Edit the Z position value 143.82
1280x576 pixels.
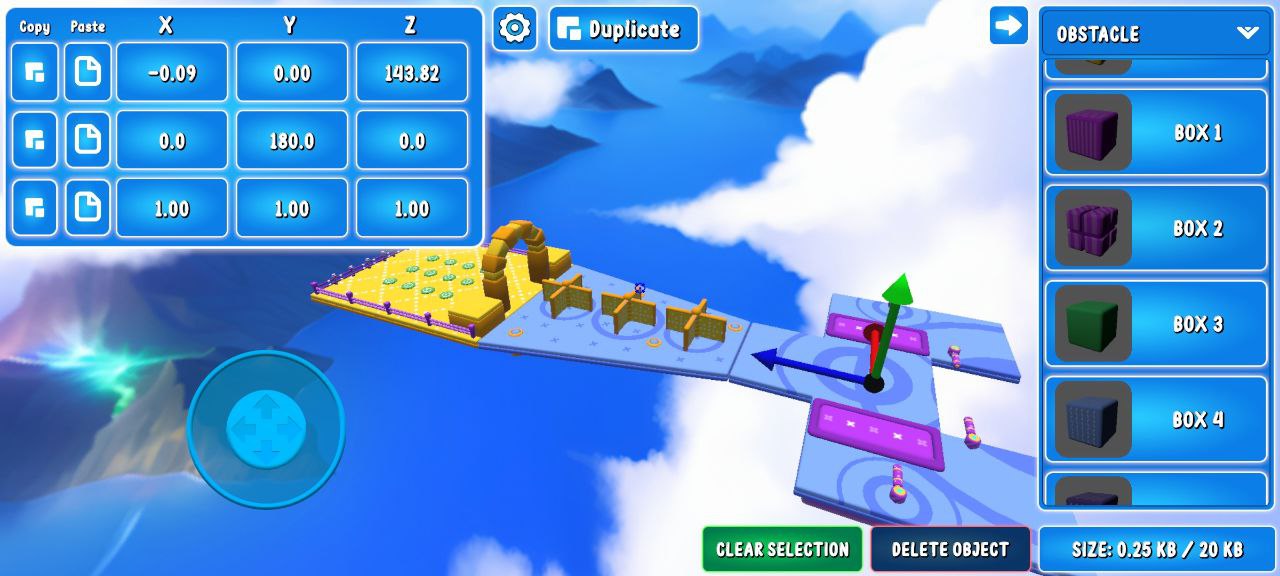click(x=411, y=73)
